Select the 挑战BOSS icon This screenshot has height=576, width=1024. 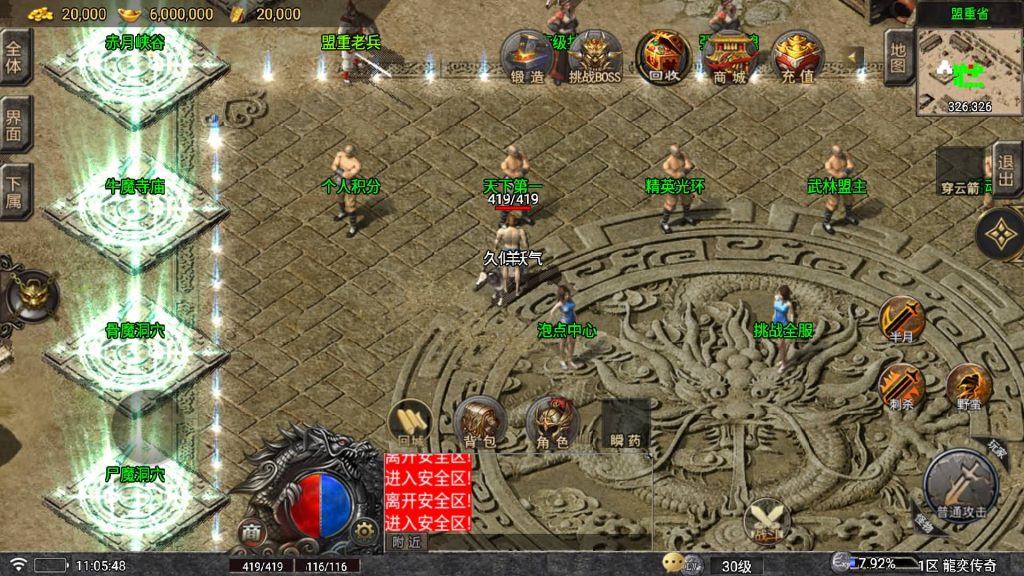(x=595, y=56)
